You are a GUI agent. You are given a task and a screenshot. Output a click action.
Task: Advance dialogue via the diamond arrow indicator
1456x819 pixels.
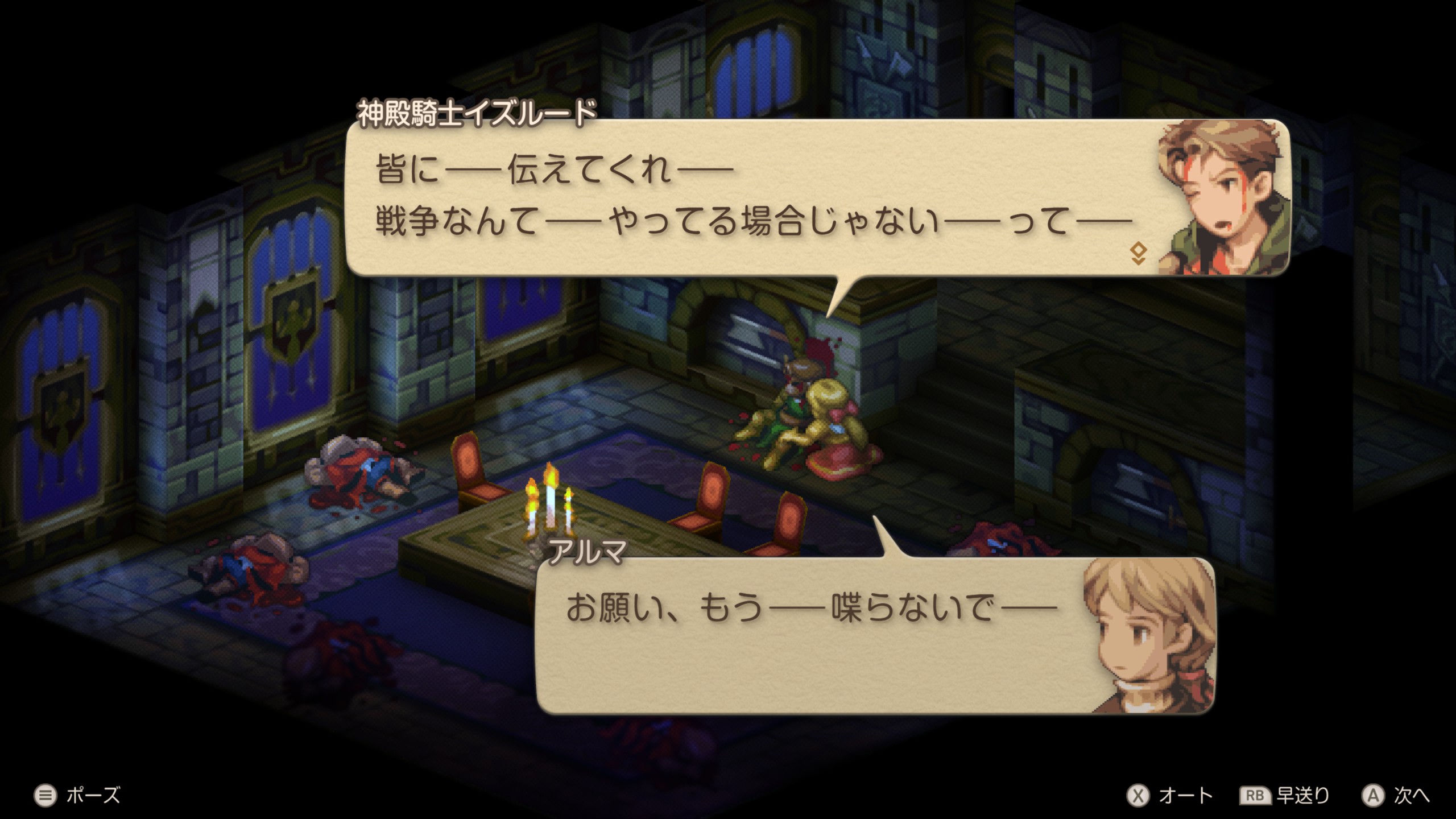[1137, 254]
